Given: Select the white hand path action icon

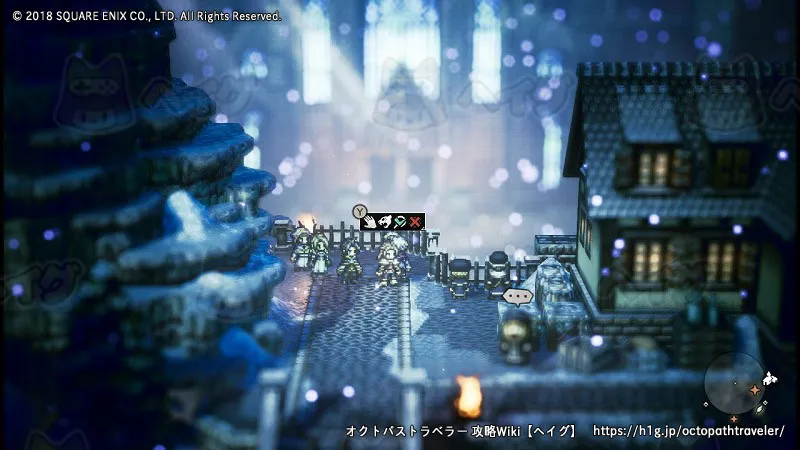Looking at the screenshot, I should (x=370, y=221).
